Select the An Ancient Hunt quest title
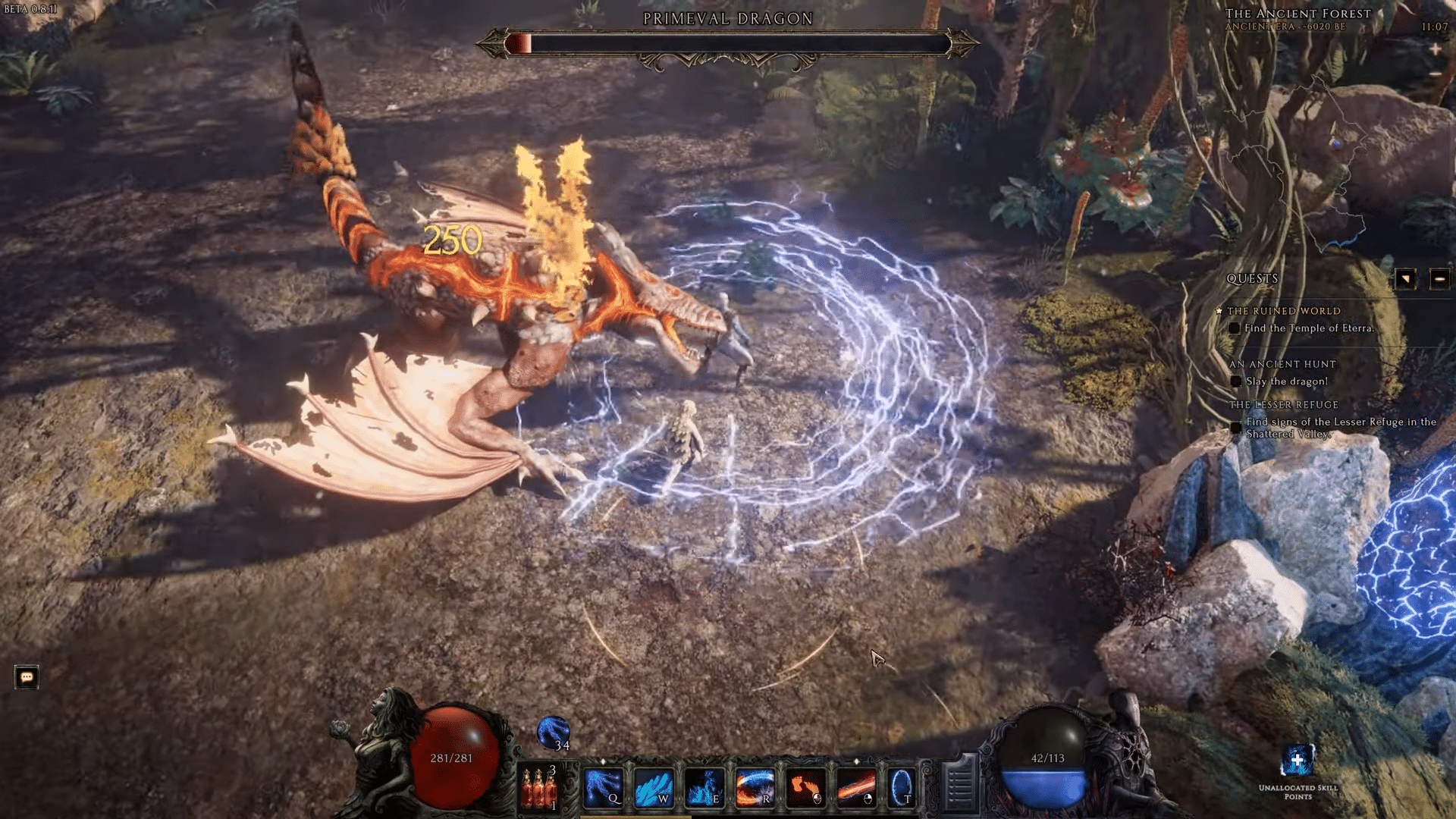The image size is (1456, 819). pos(1282,363)
